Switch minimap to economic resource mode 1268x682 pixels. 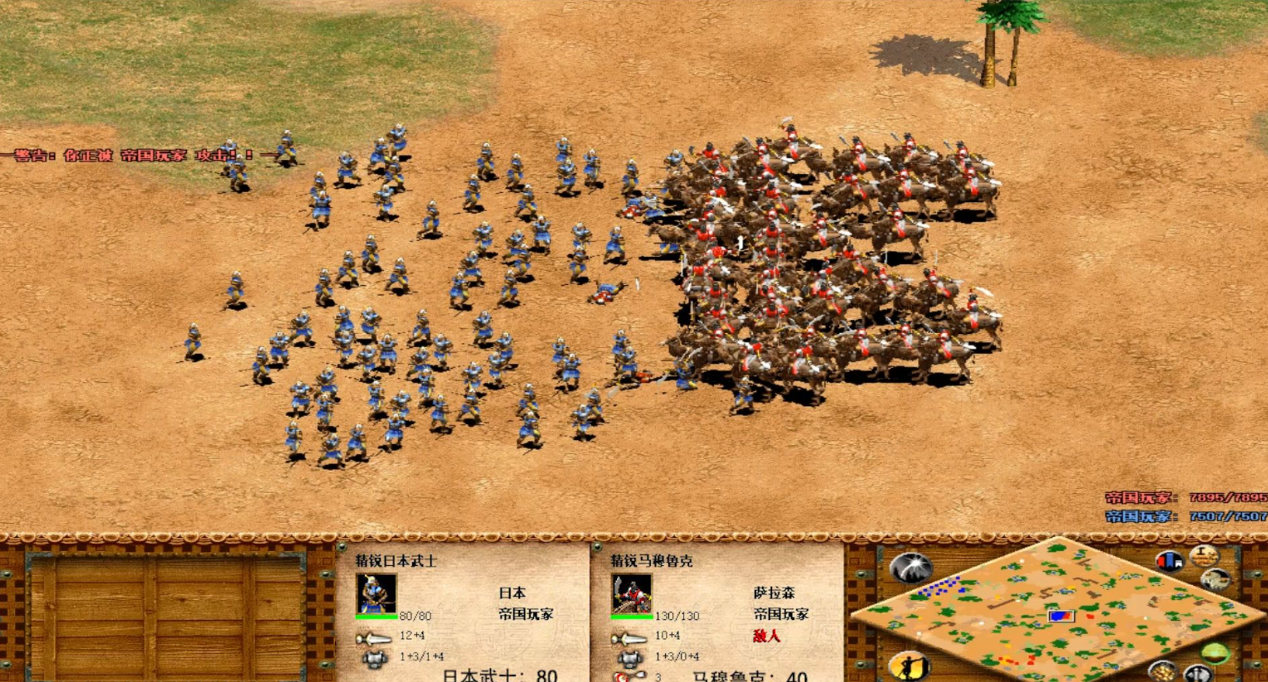[x=1162, y=672]
